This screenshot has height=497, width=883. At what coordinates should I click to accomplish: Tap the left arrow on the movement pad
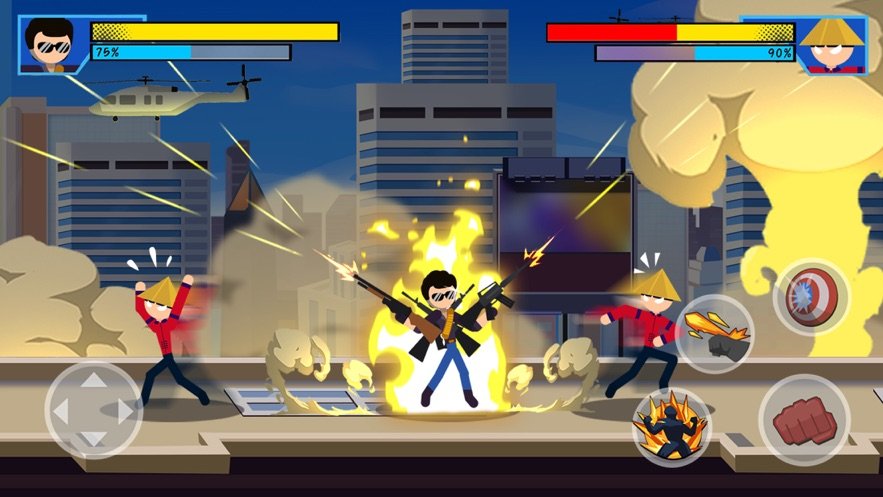[61, 411]
